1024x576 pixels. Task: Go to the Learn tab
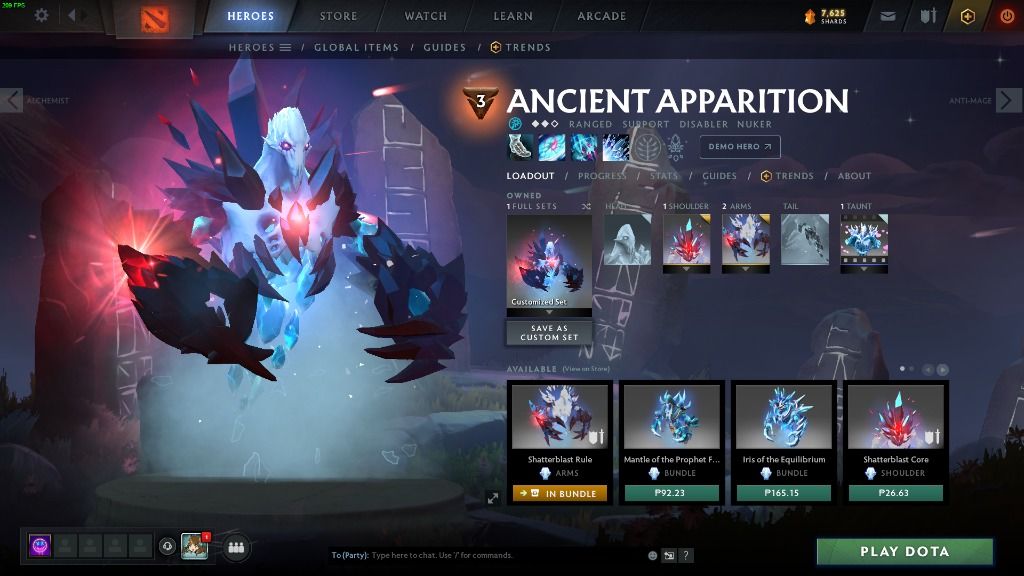512,16
